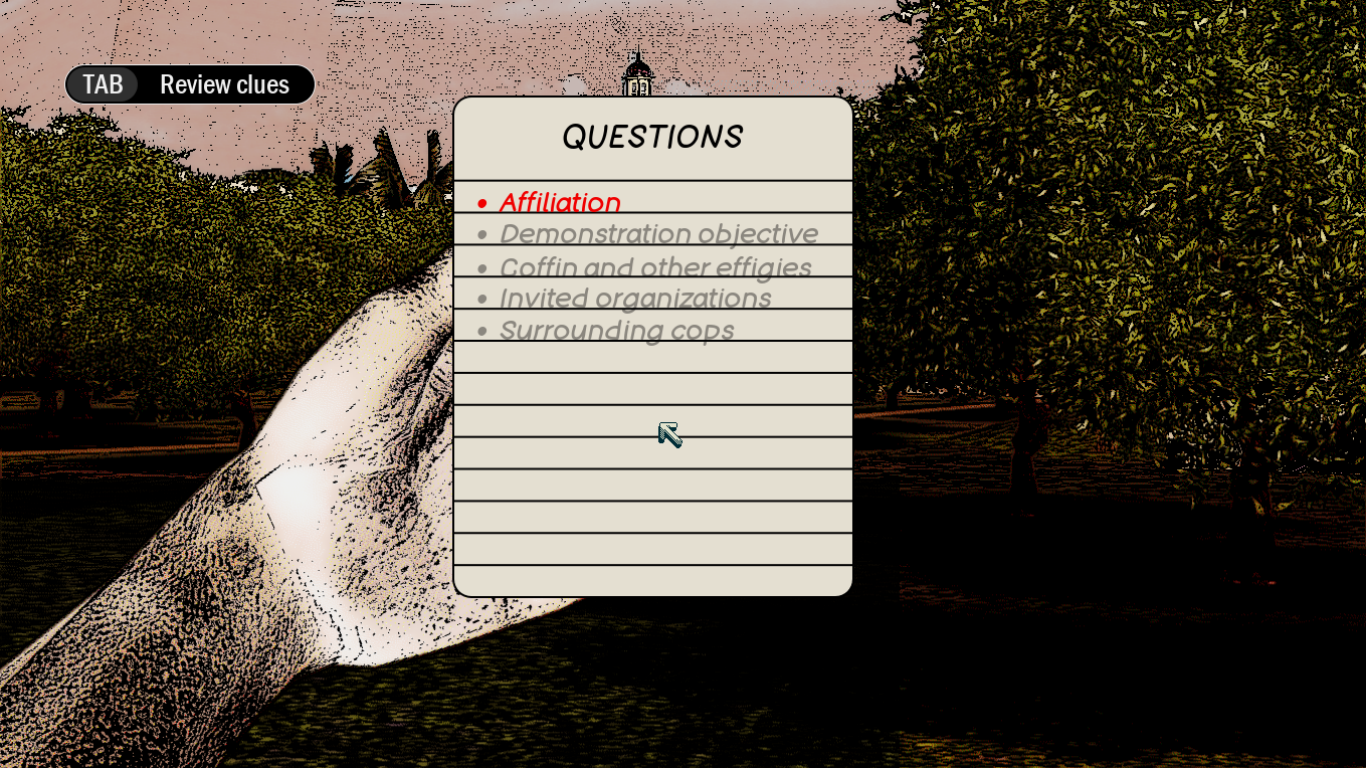Select Invited organizations from the list

click(636, 299)
